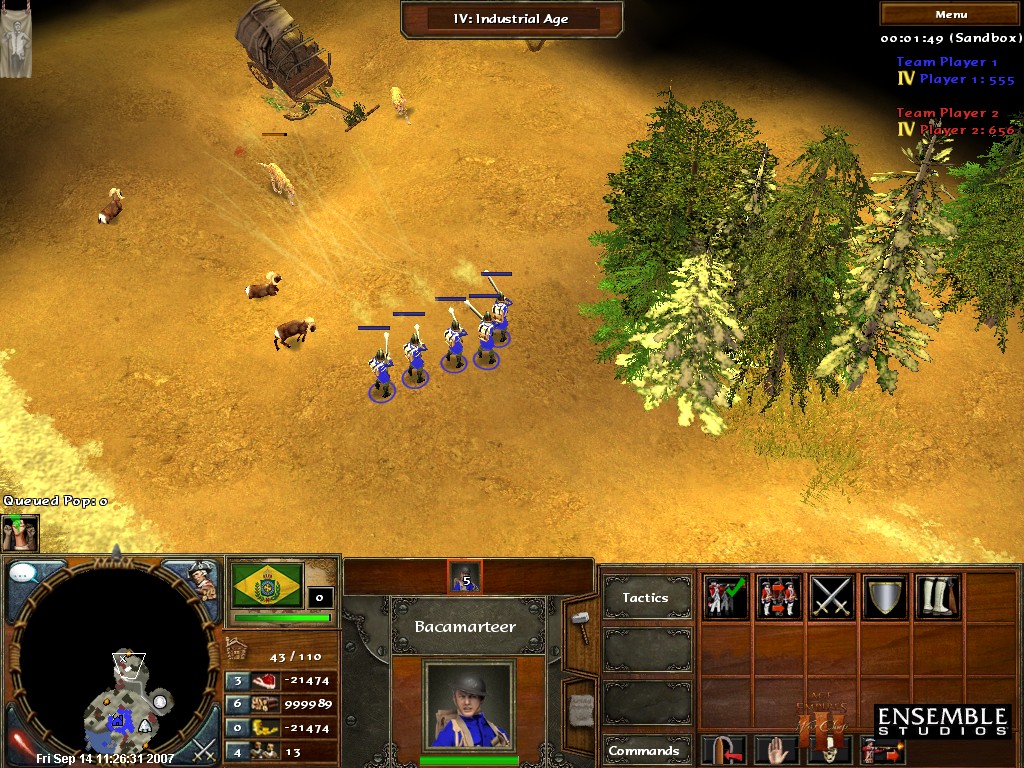
Task: Select the white boots tactic icon
Action: coord(937,597)
